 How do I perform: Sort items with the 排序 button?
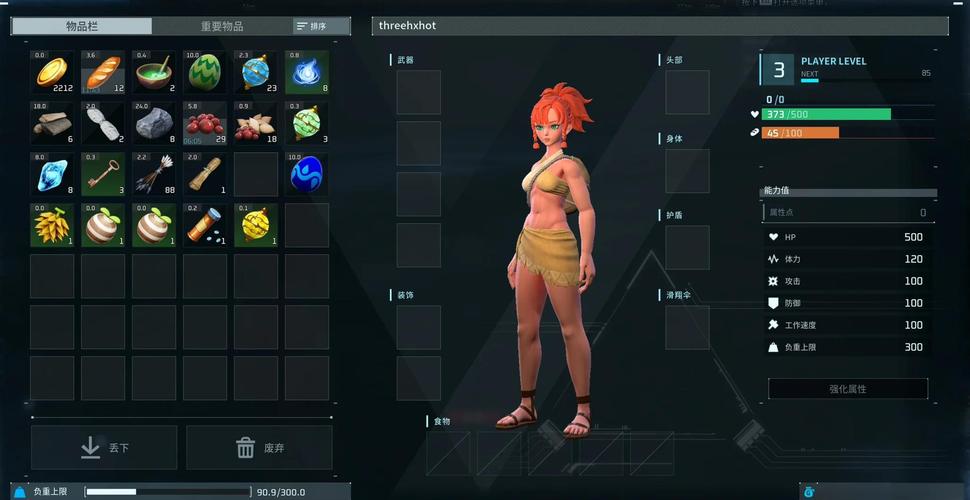coord(313,26)
